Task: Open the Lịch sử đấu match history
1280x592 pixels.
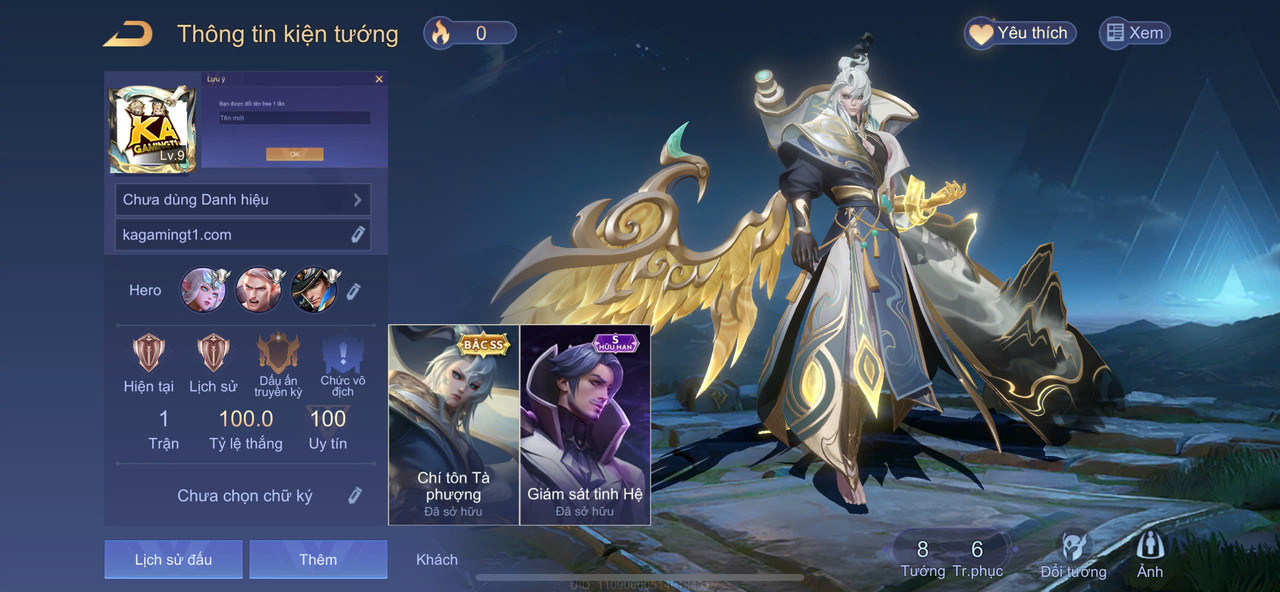Action: pyautogui.click(x=173, y=559)
